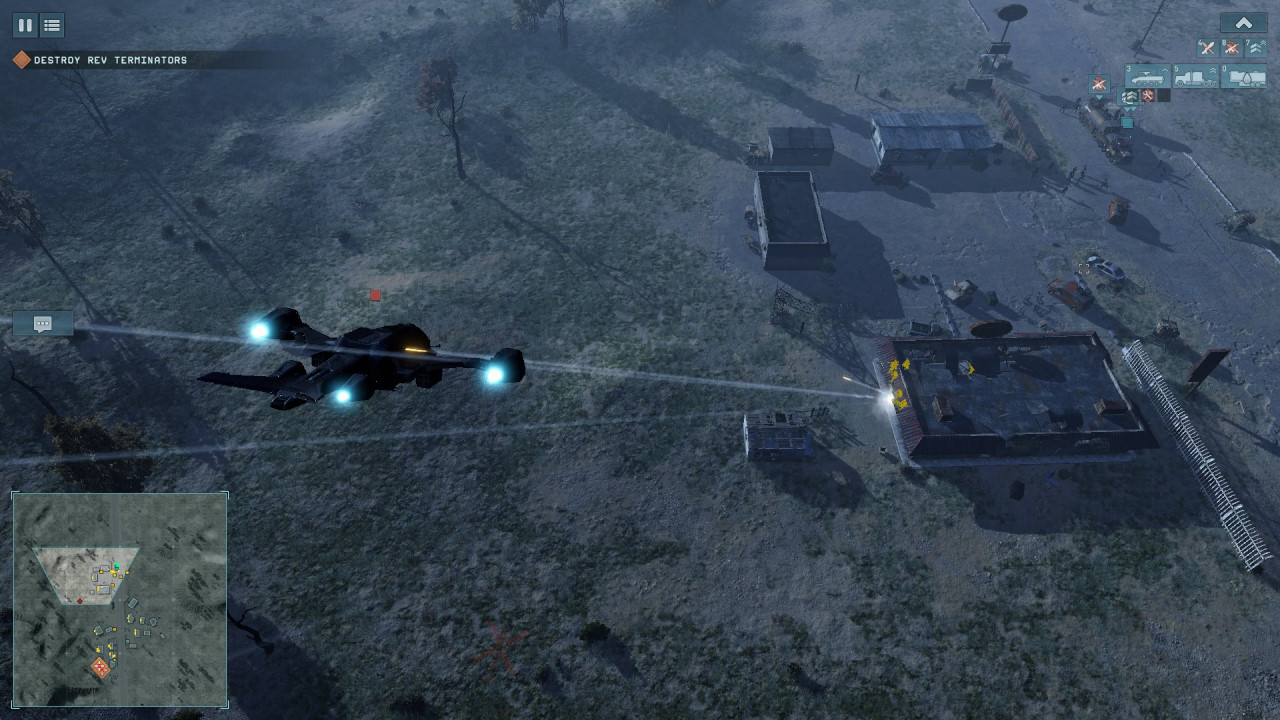The image size is (1280, 720).
Task: Open the chat message panel icon
Action: click(43, 323)
